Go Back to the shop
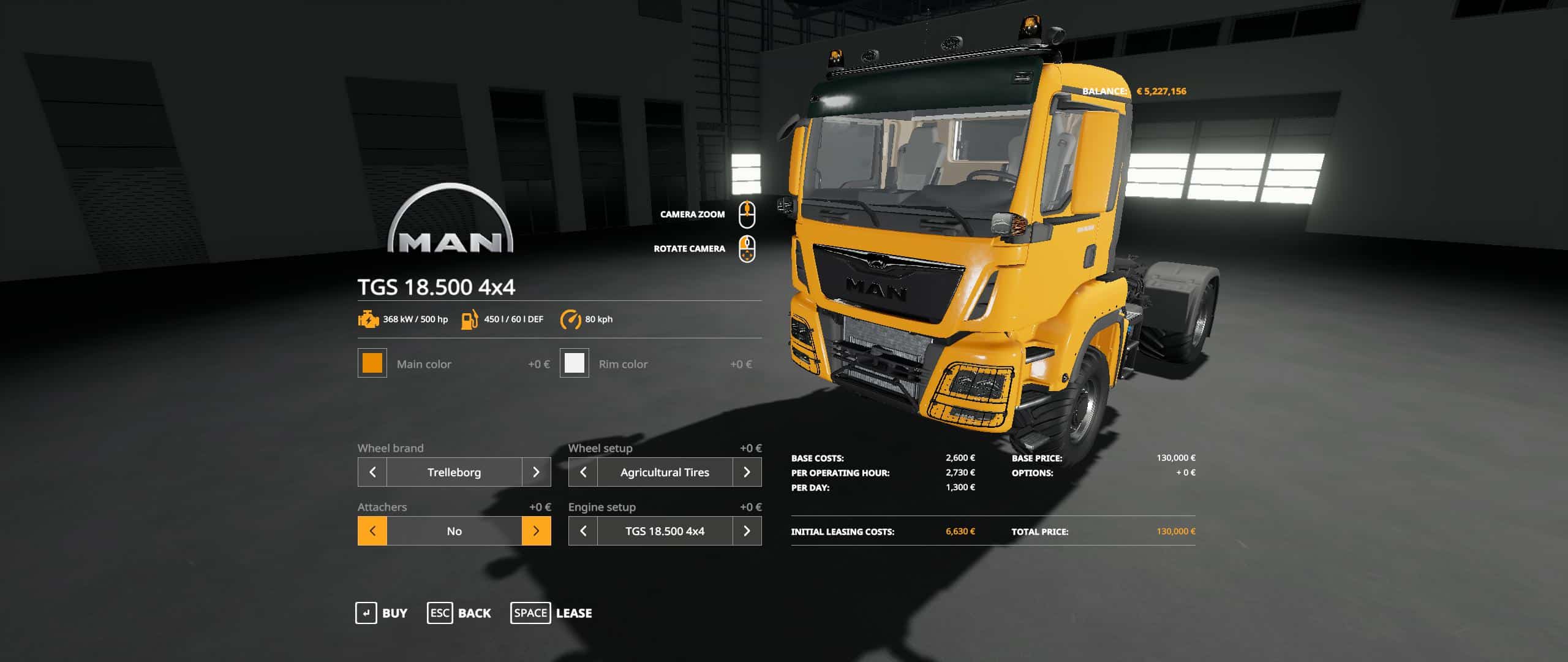Screen dimensions: 1568x662 coord(459,613)
